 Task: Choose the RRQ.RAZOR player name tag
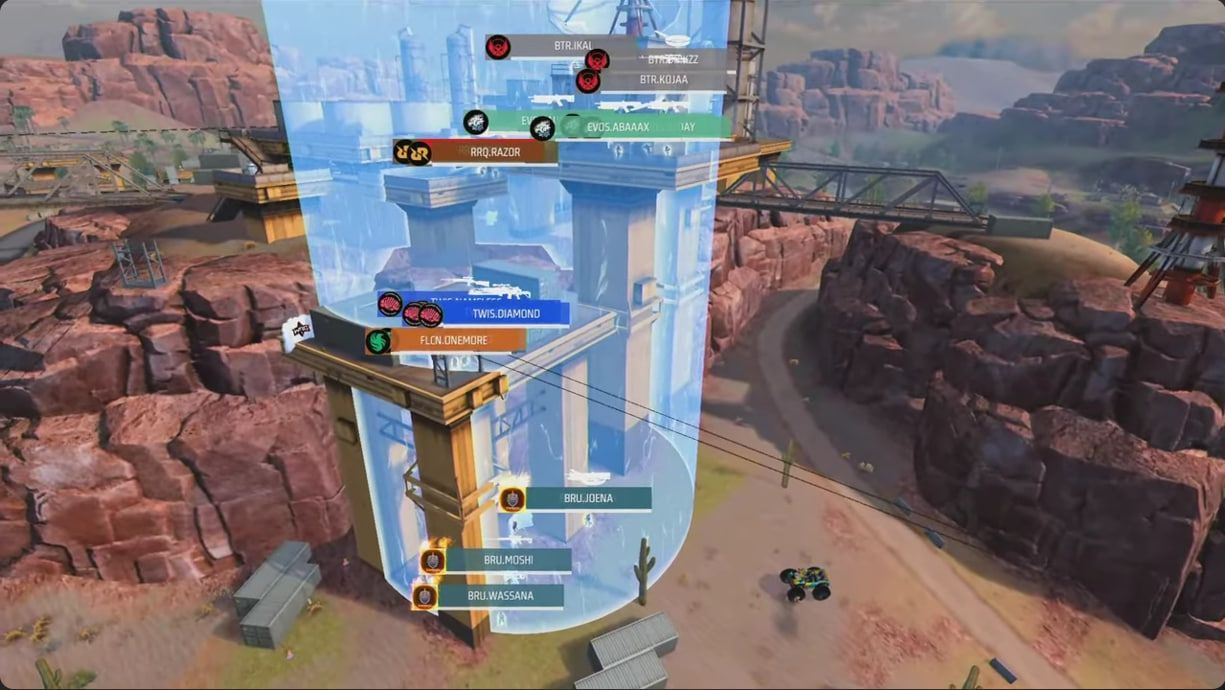(494, 152)
